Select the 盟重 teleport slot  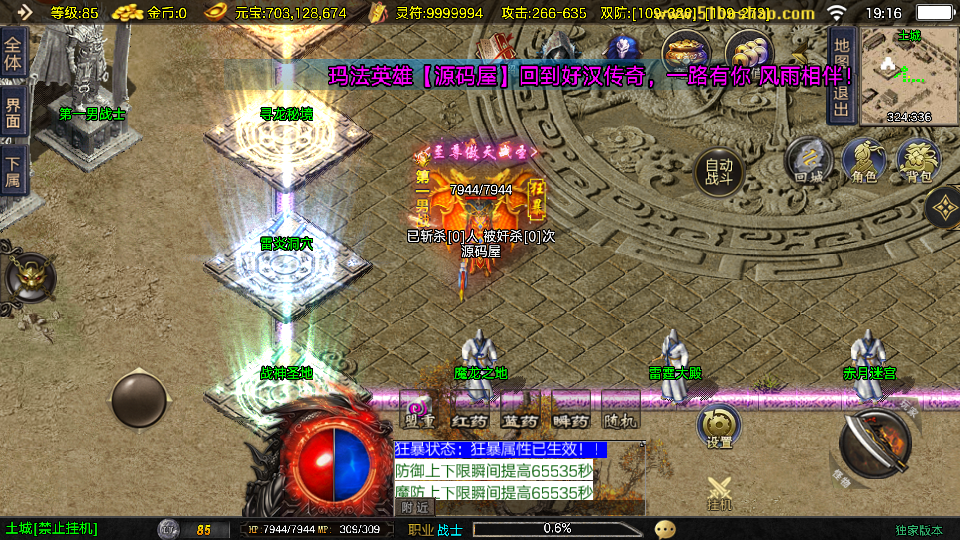[x=418, y=413]
